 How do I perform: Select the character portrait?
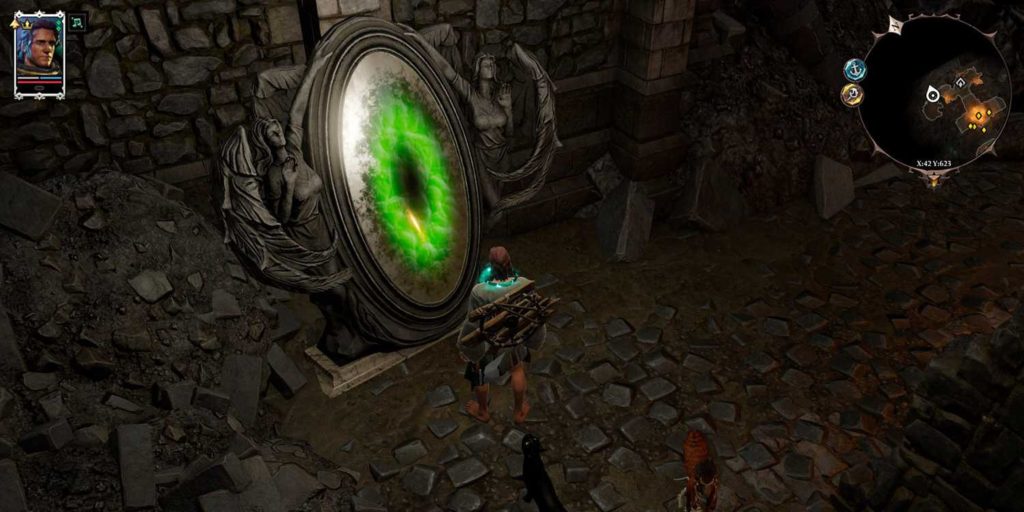(x=39, y=51)
